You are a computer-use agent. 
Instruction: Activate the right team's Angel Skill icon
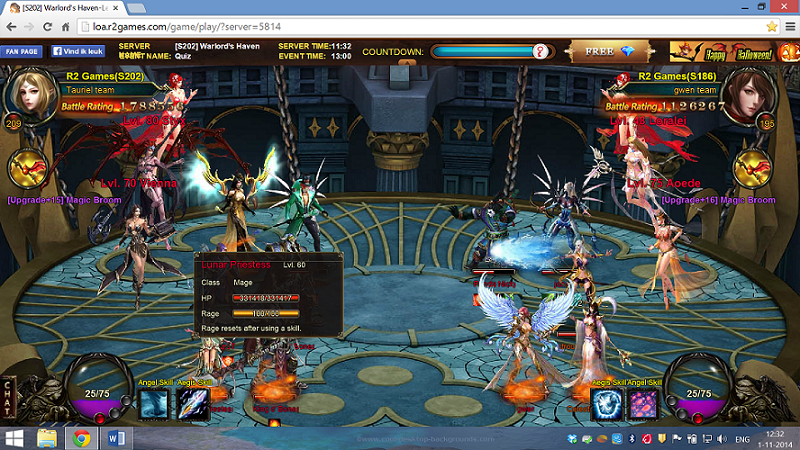tap(642, 404)
